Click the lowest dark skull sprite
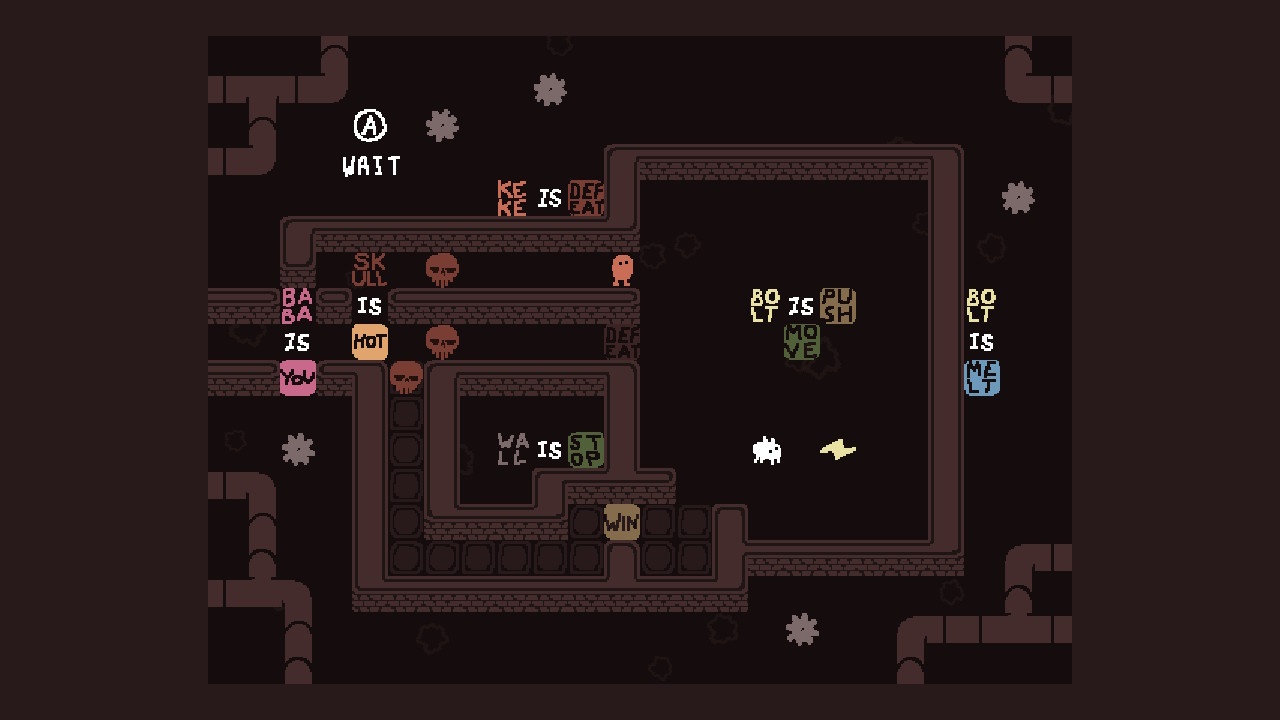 tap(406, 378)
